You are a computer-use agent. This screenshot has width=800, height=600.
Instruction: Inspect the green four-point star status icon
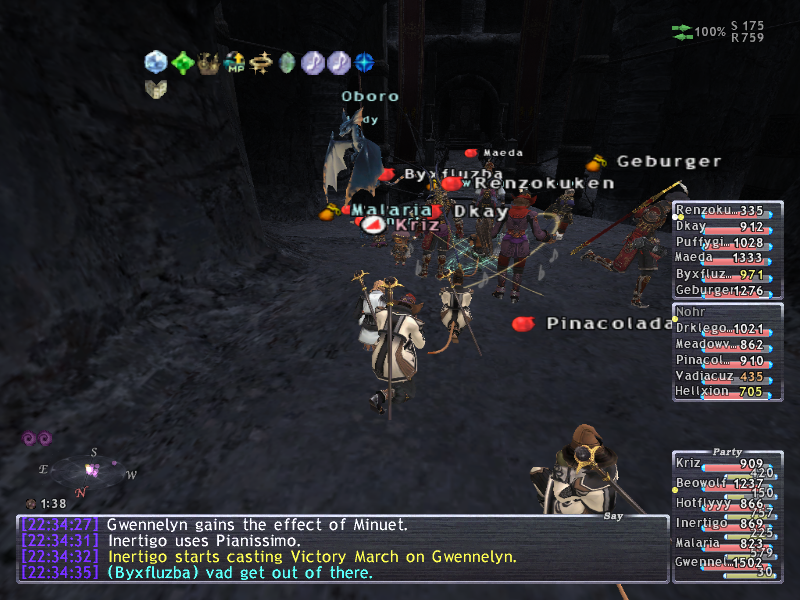183,63
